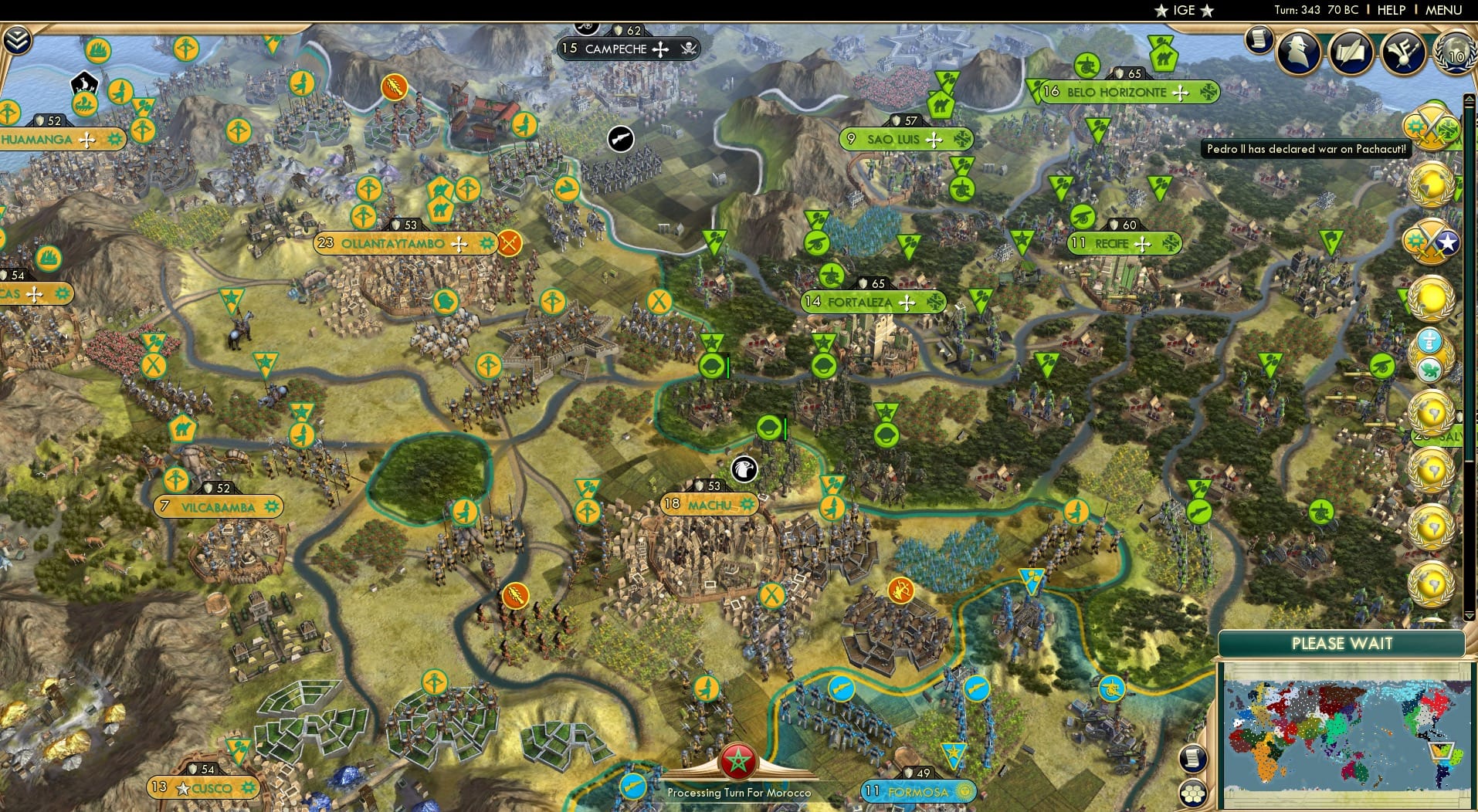Open HELP from the top bar
1478x812 pixels.
(x=1391, y=10)
